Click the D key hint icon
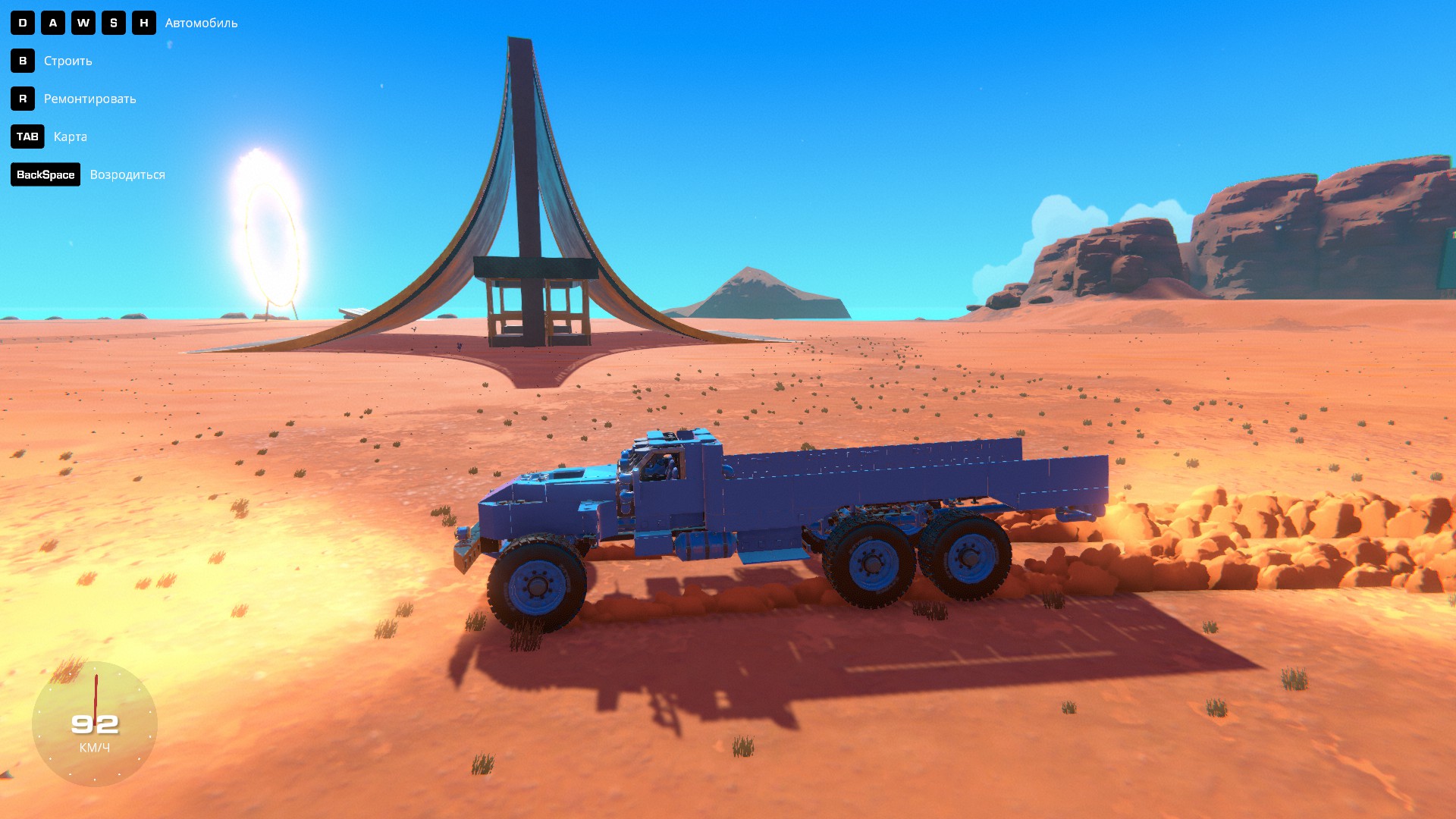This screenshot has height=819, width=1456. [x=24, y=23]
